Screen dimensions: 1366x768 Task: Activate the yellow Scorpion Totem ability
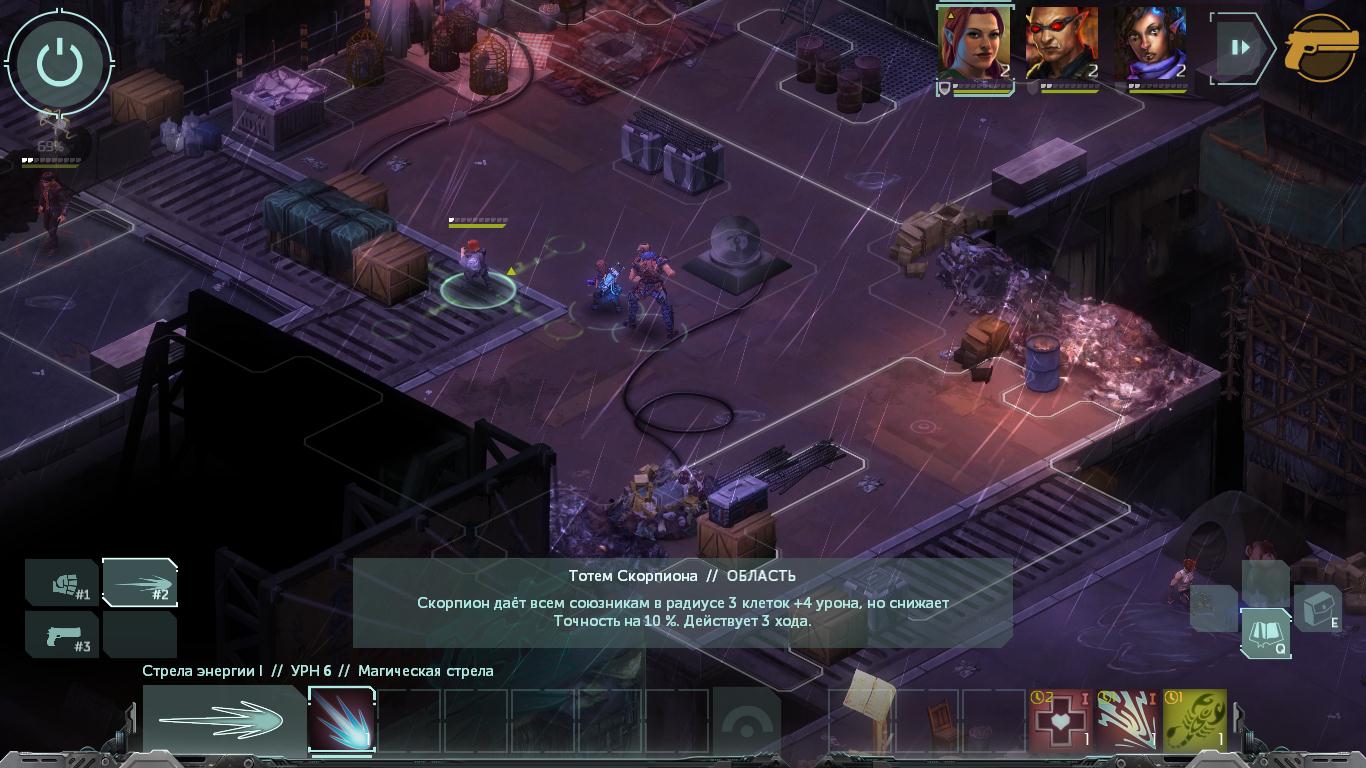1195,719
